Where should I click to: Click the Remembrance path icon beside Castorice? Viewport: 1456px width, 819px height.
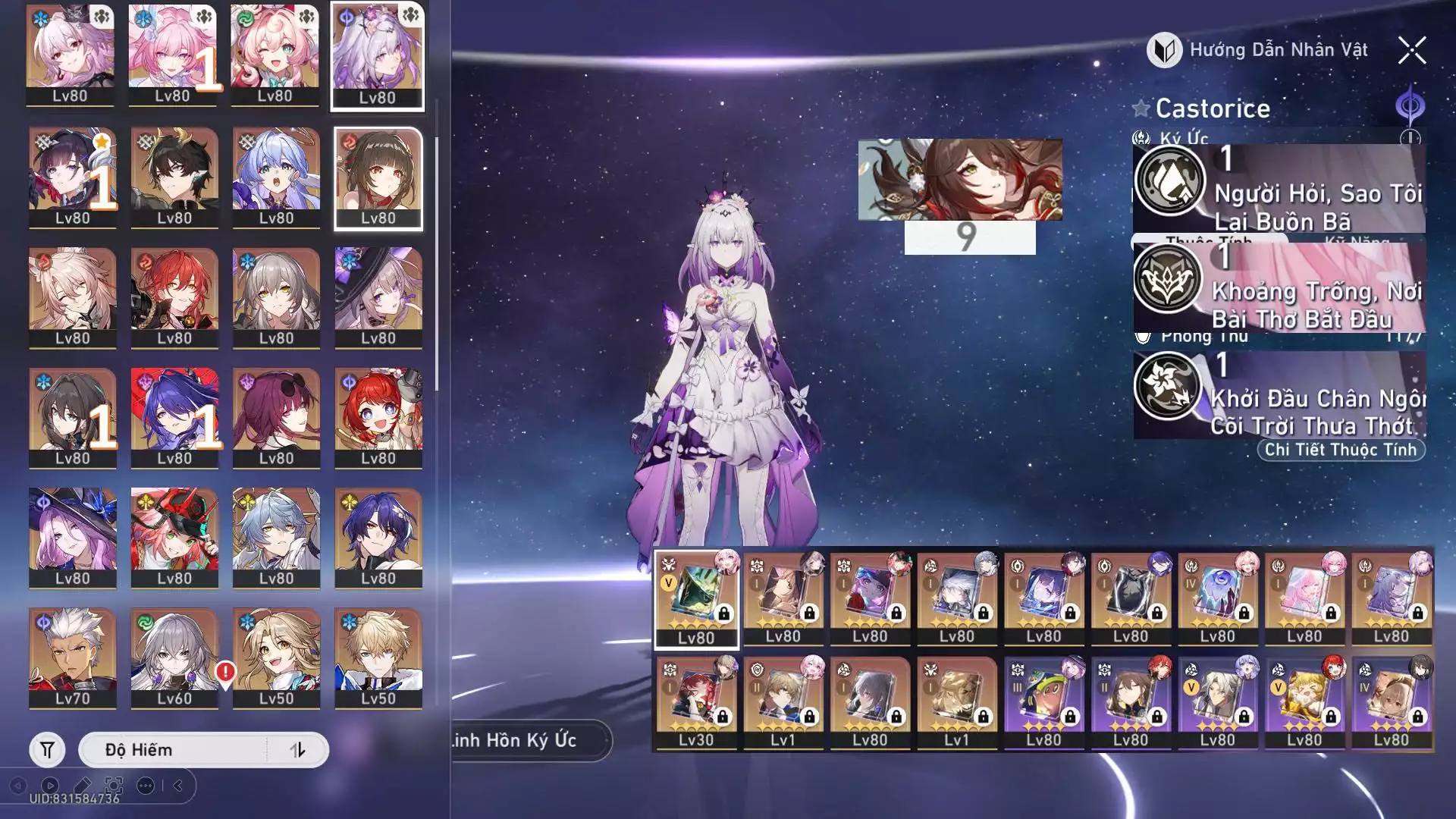(1410, 106)
